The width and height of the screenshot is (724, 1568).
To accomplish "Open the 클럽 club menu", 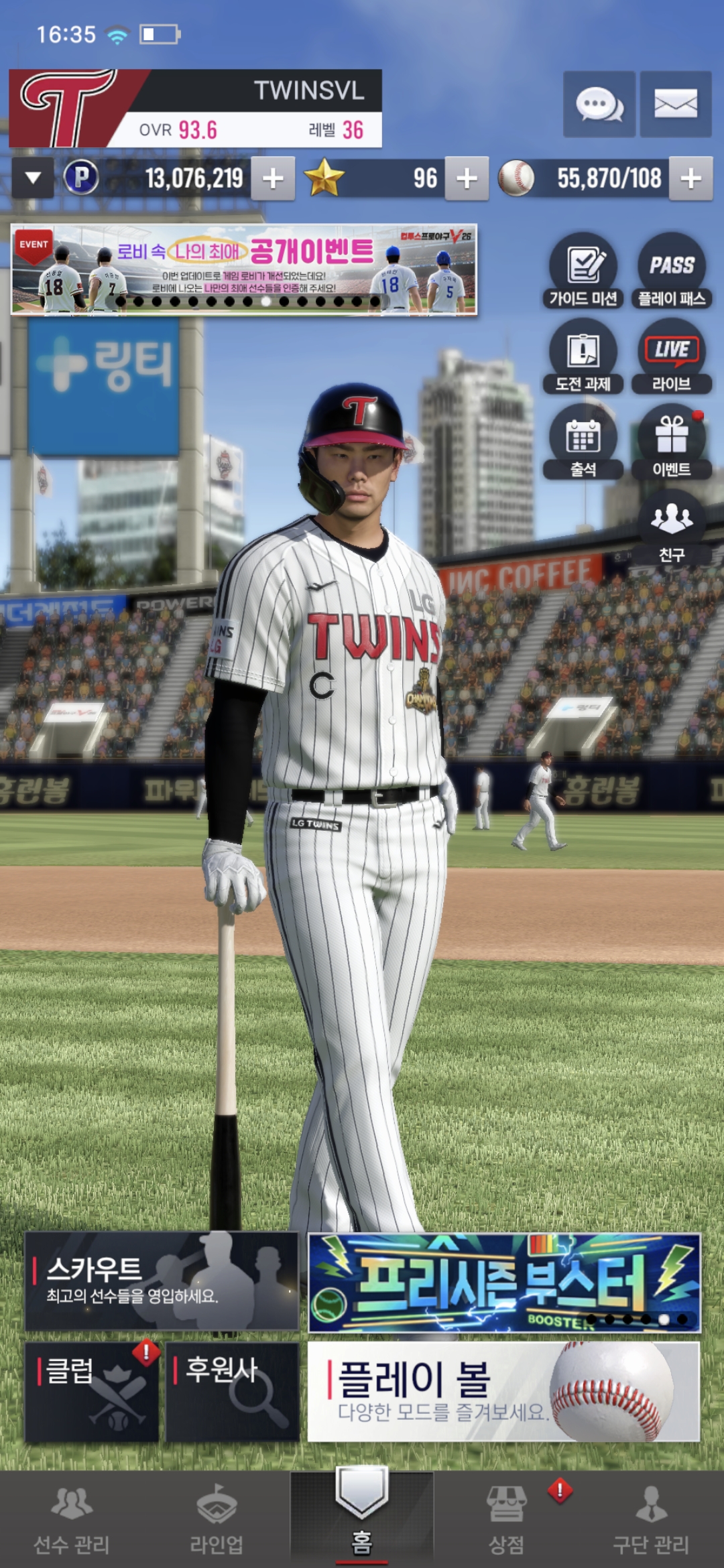I will click(92, 1391).
